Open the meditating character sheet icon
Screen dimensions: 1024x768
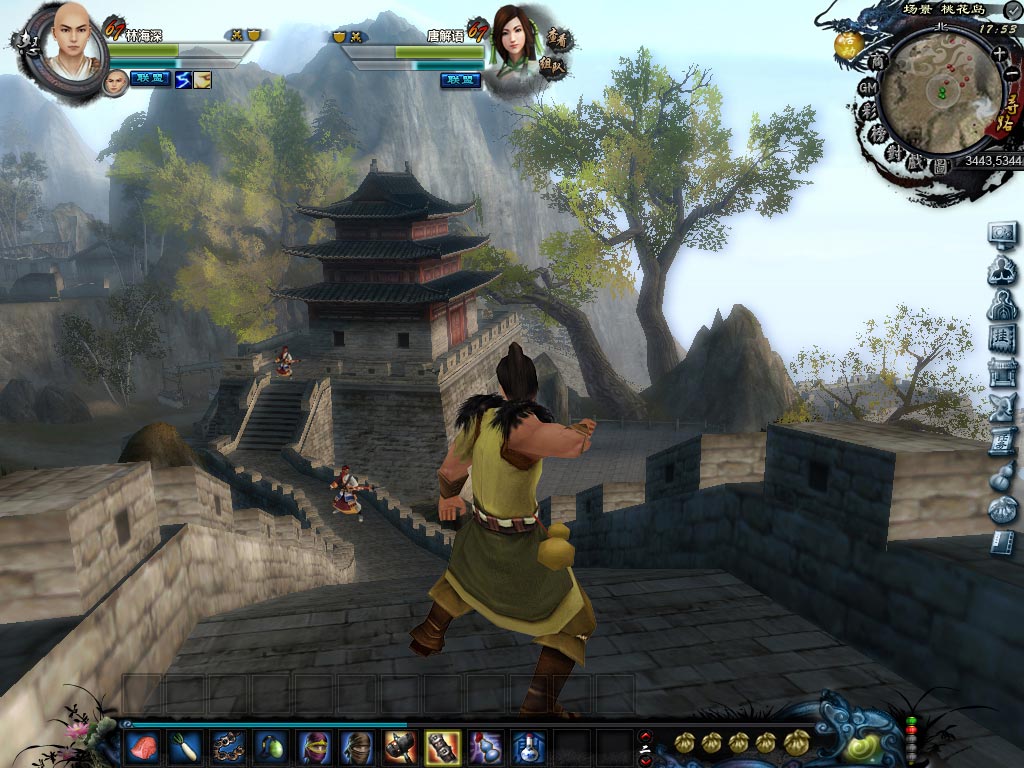pos(1002,269)
